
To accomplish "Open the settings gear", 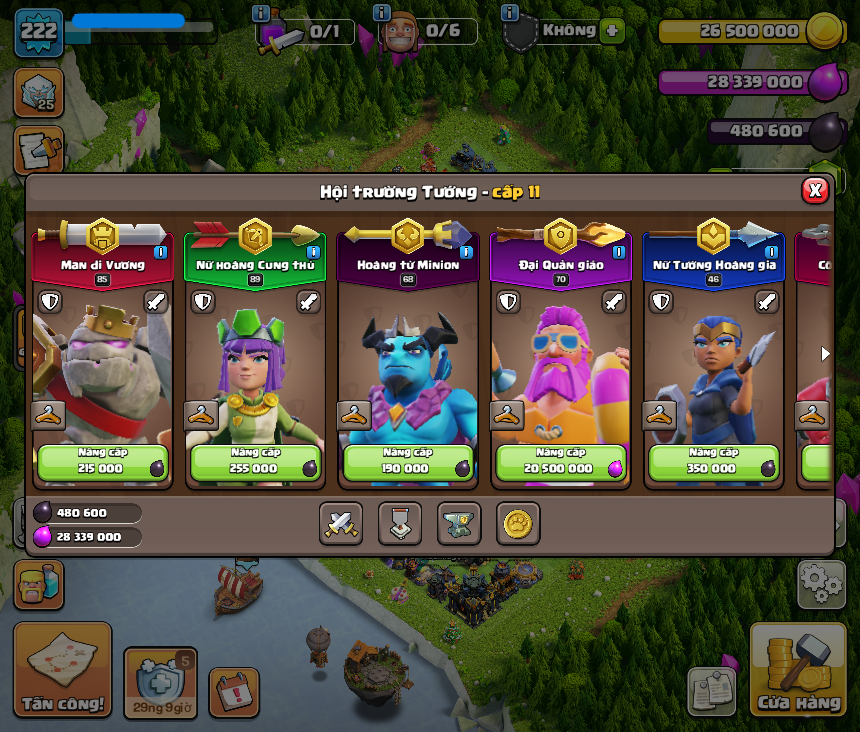I will 821,585.
